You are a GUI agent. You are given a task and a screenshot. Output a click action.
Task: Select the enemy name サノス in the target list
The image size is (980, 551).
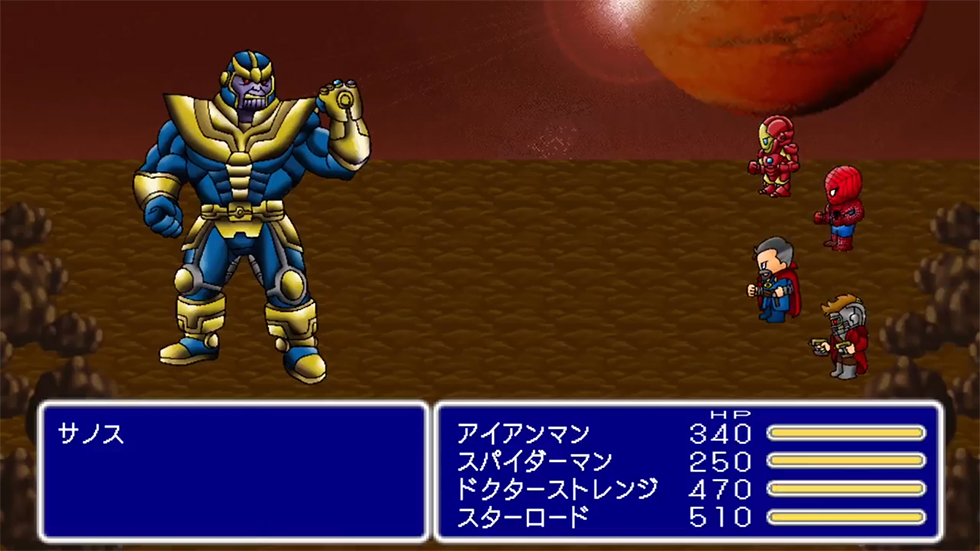90,434
